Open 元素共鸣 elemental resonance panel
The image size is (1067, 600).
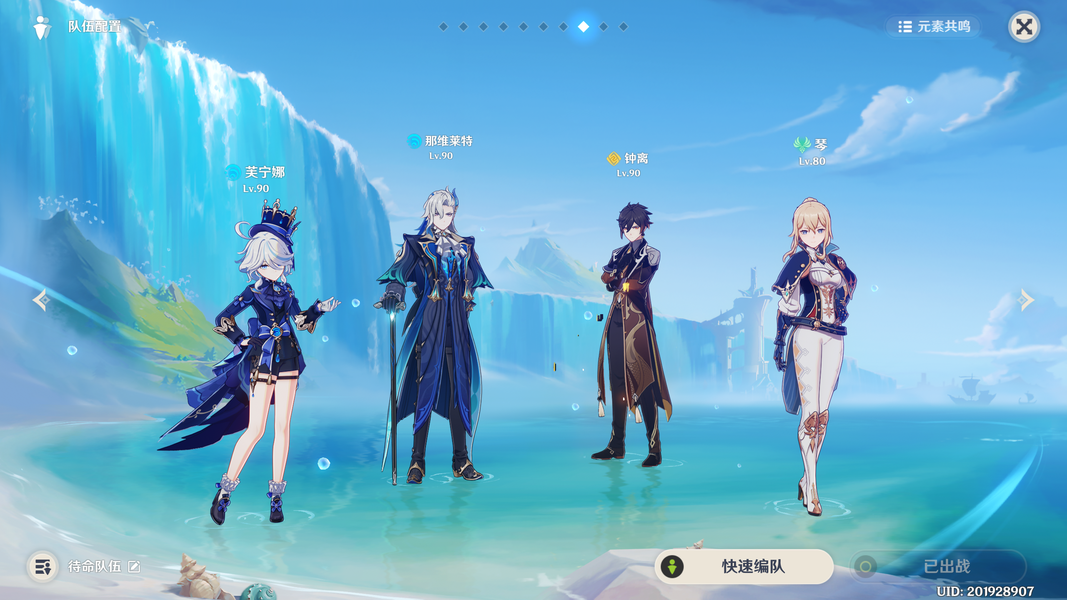[x=933, y=27]
